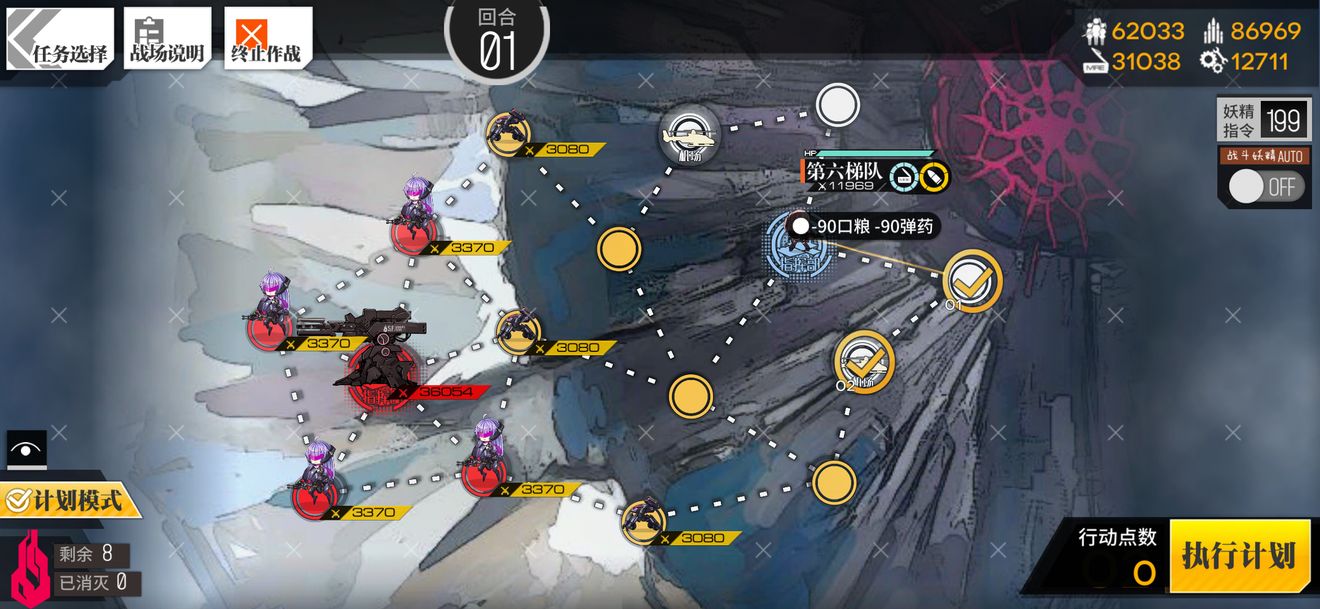Open the 战场说明 battlefield info

[x=167, y=39]
